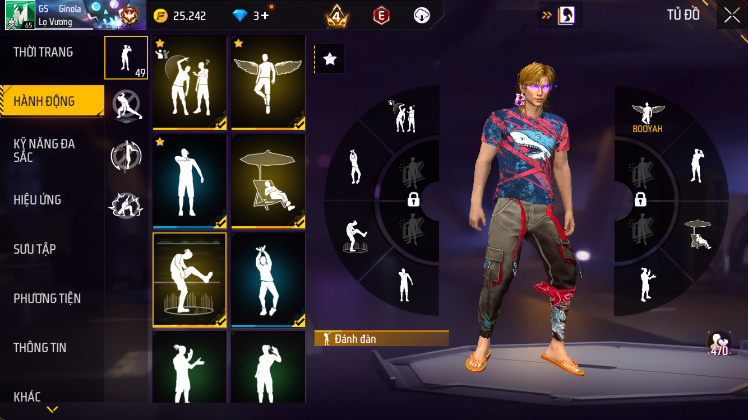
Task: Open the player profile avatar
Action: click(x=18, y=15)
